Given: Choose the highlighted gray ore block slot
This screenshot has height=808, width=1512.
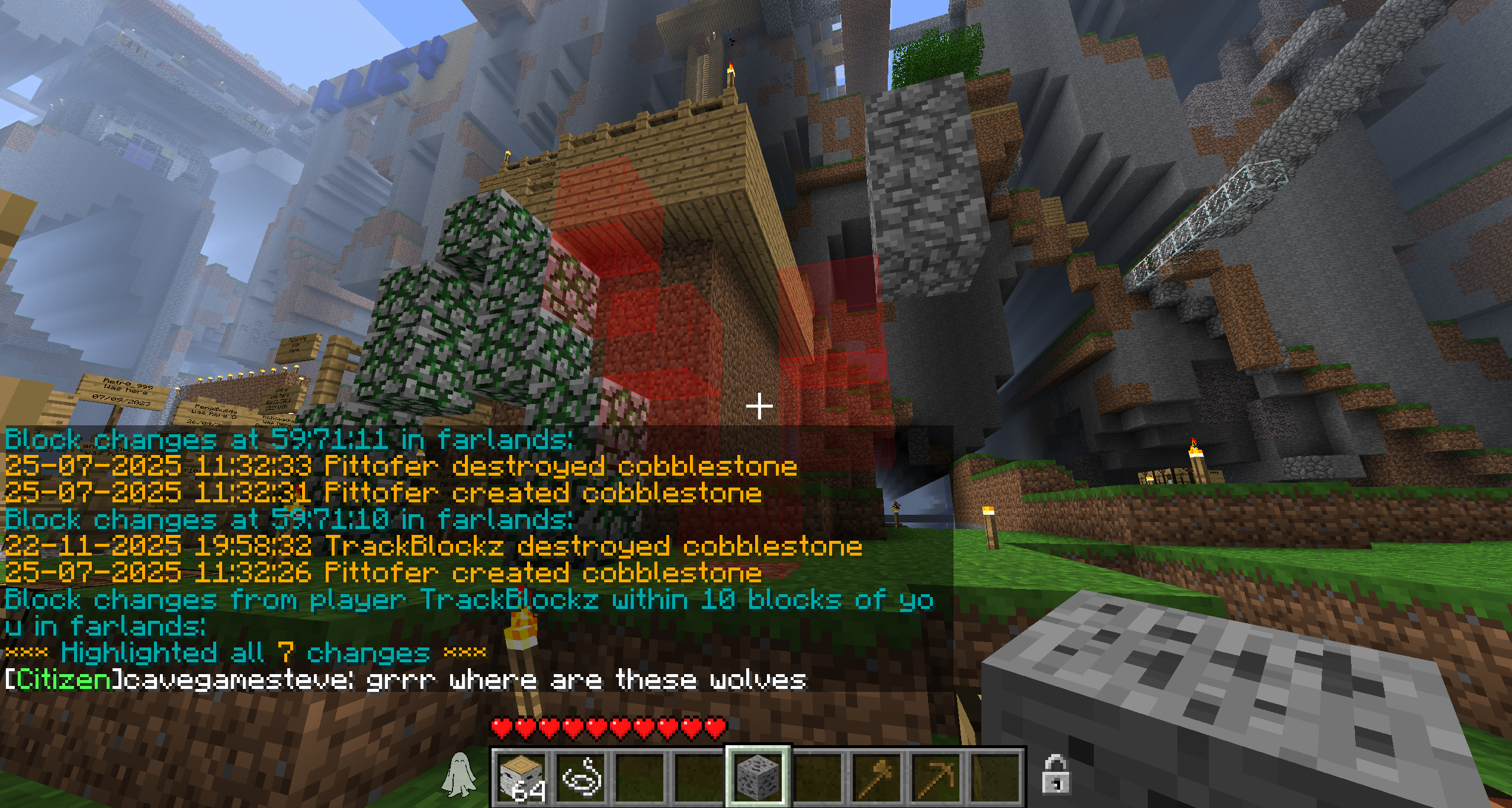Looking at the screenshot, I should 758,776.
